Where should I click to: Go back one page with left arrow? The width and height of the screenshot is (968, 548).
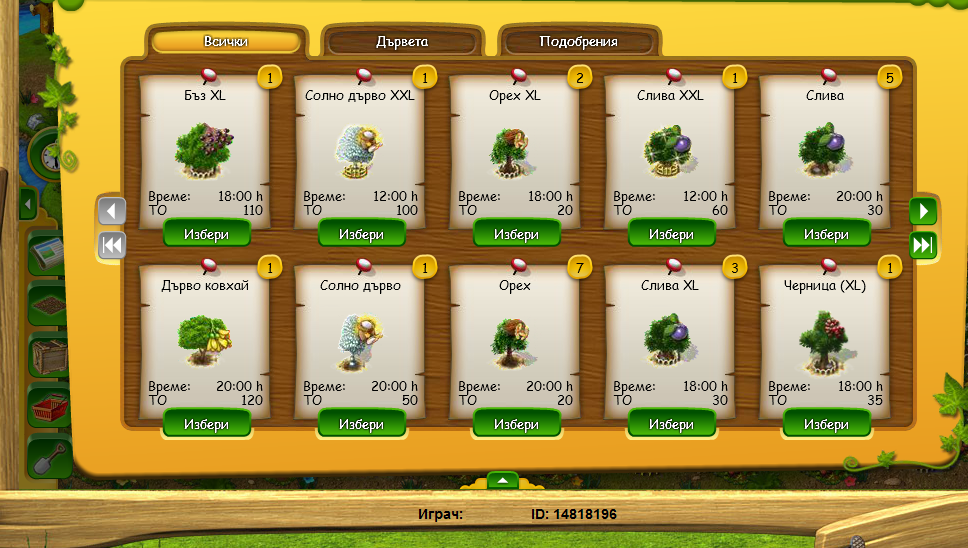tap(112, 211)
